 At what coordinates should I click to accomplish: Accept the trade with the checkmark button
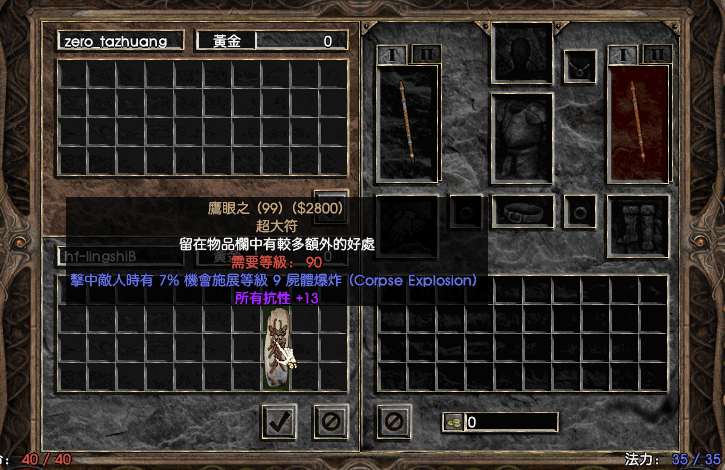279,422
